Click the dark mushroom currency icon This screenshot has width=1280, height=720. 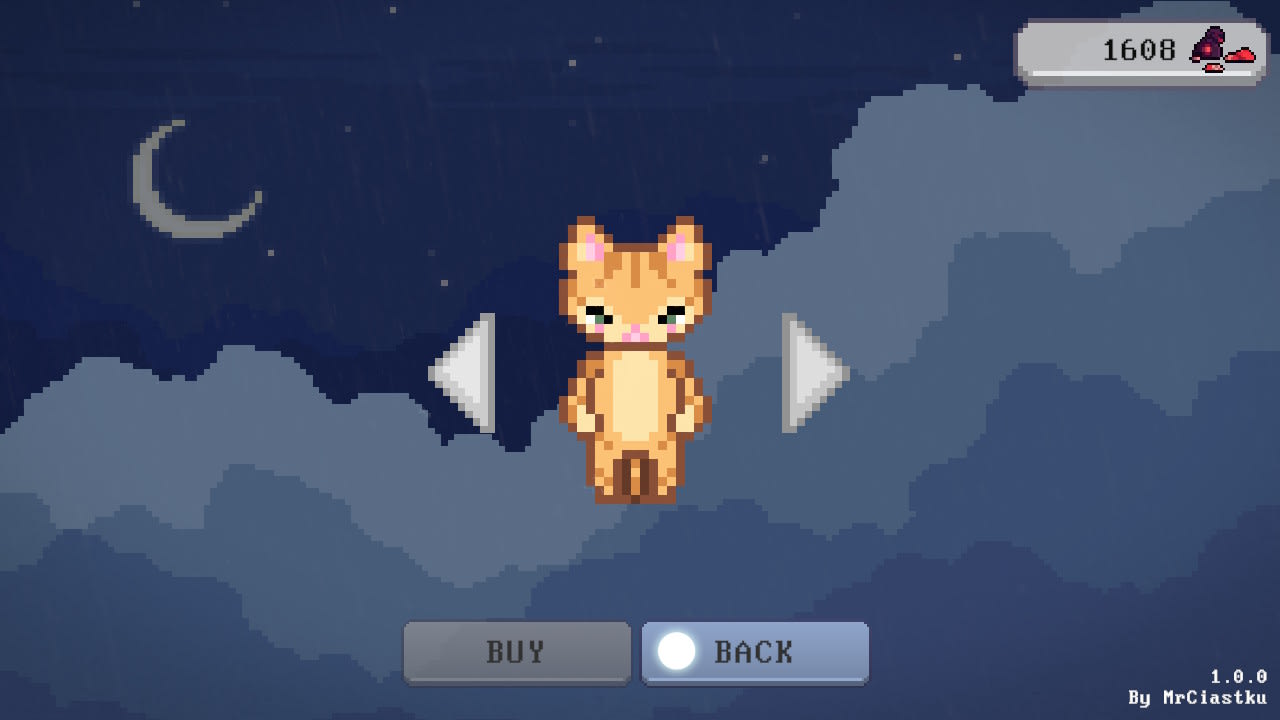tap(1207, 45)
